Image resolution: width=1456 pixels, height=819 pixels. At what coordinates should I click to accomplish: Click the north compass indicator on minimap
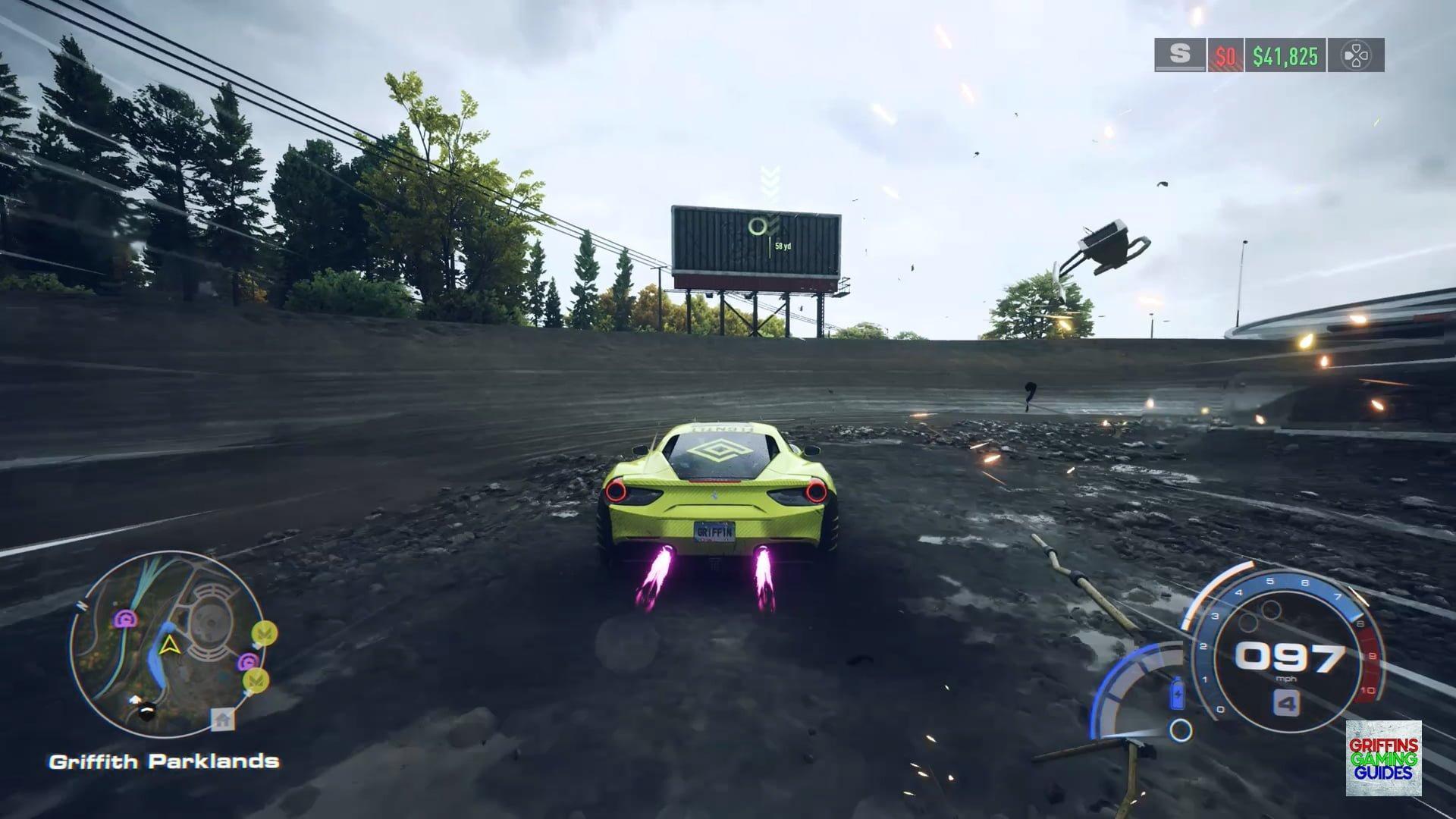point(80,606)
